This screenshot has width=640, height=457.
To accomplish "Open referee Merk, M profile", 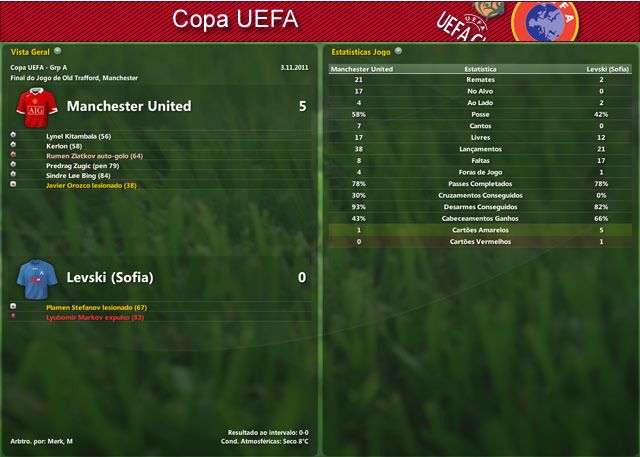I will (56, 441).
